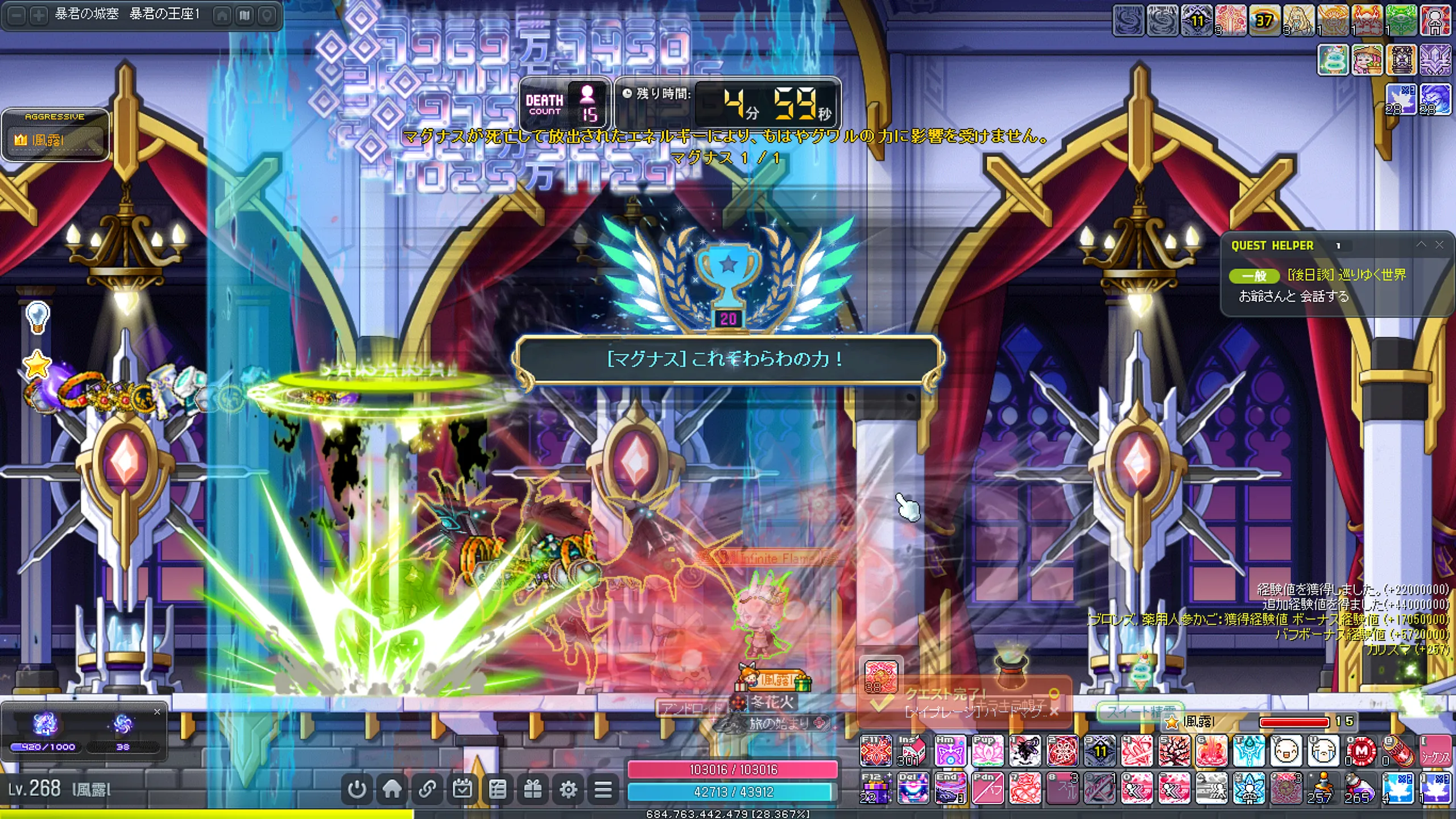Use the milk carton item in the Ins slot

(x=913, y=751)
